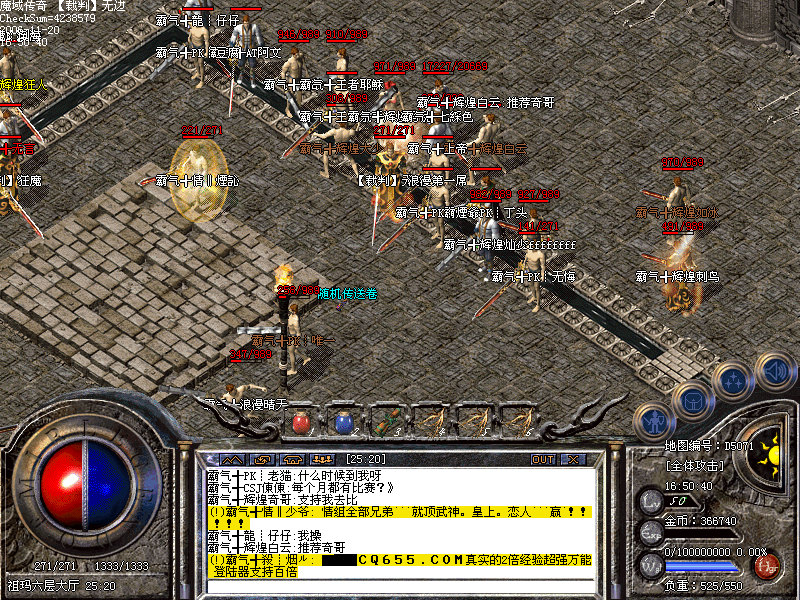Click the X button on chat bar

click(573, 459)
